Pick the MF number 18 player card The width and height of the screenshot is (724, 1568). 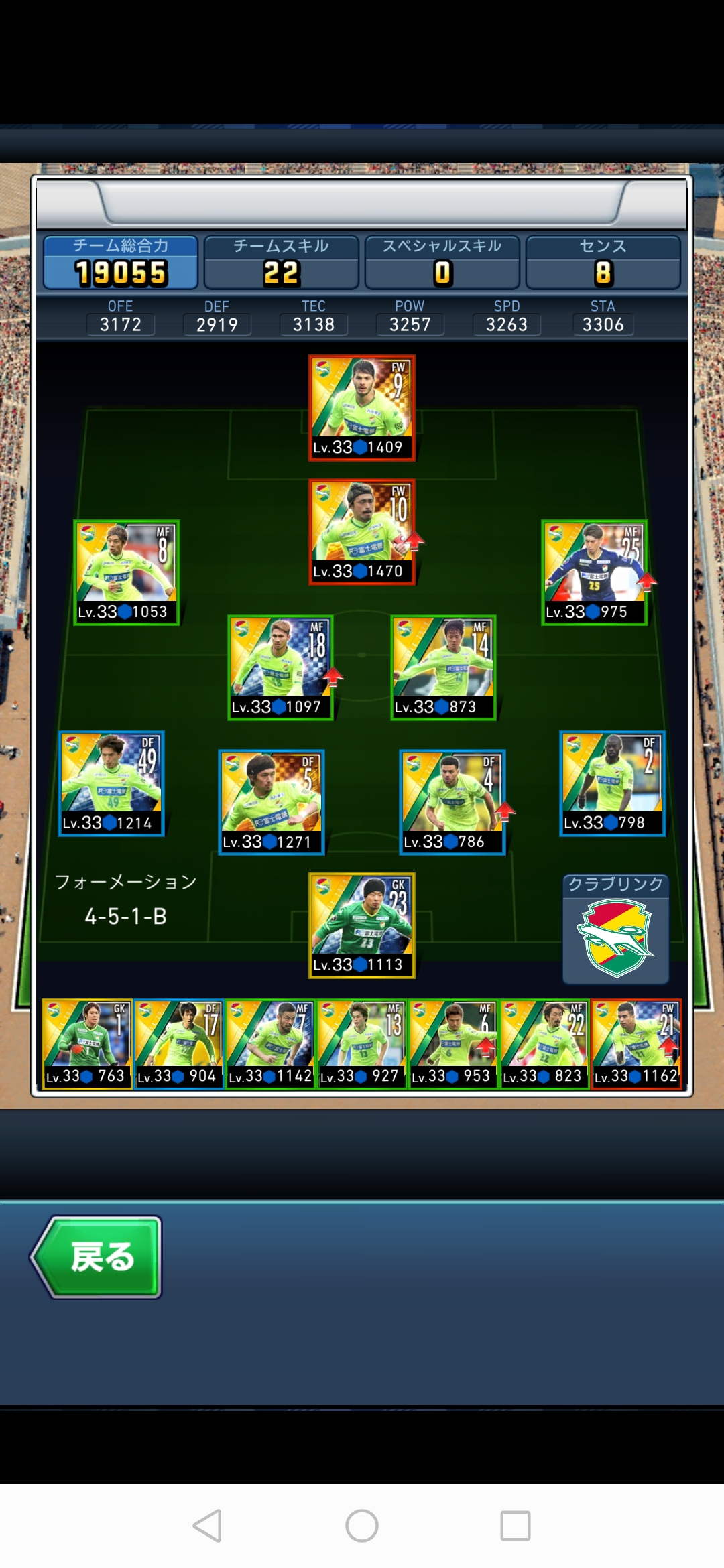[280, 667]
